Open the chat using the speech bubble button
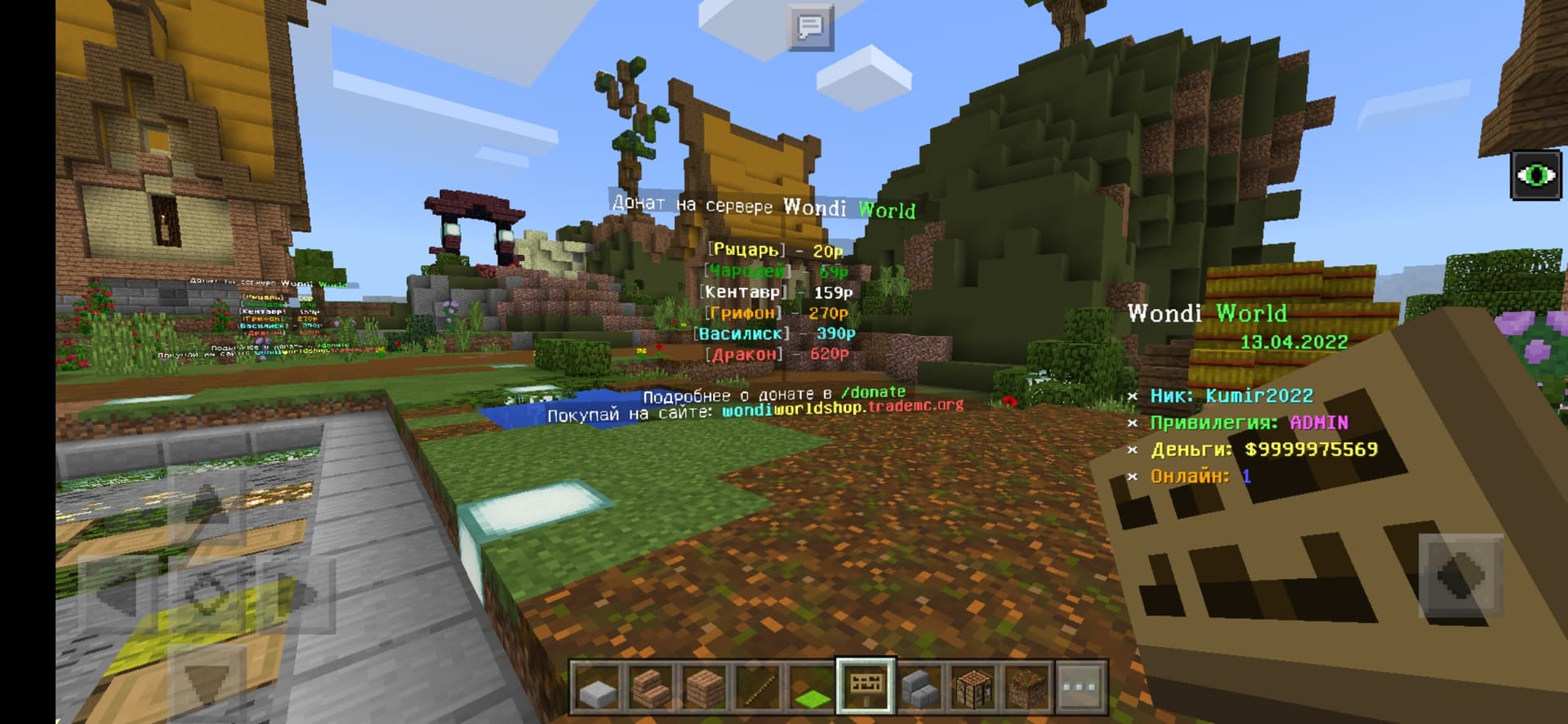1568x724 pixels. coord(810,27)
